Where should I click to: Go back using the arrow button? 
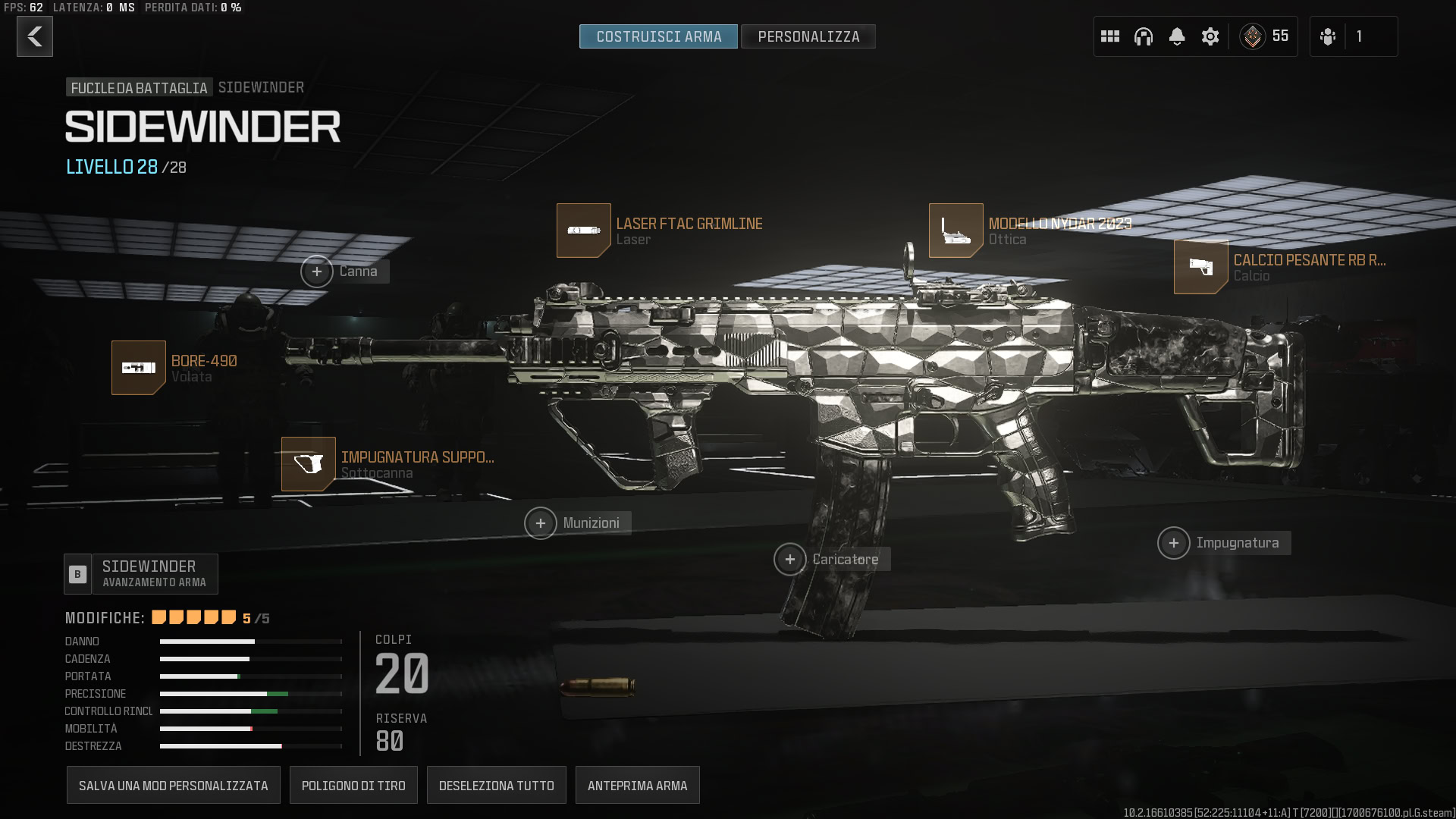pyautogui.click(x=35, y=36)
